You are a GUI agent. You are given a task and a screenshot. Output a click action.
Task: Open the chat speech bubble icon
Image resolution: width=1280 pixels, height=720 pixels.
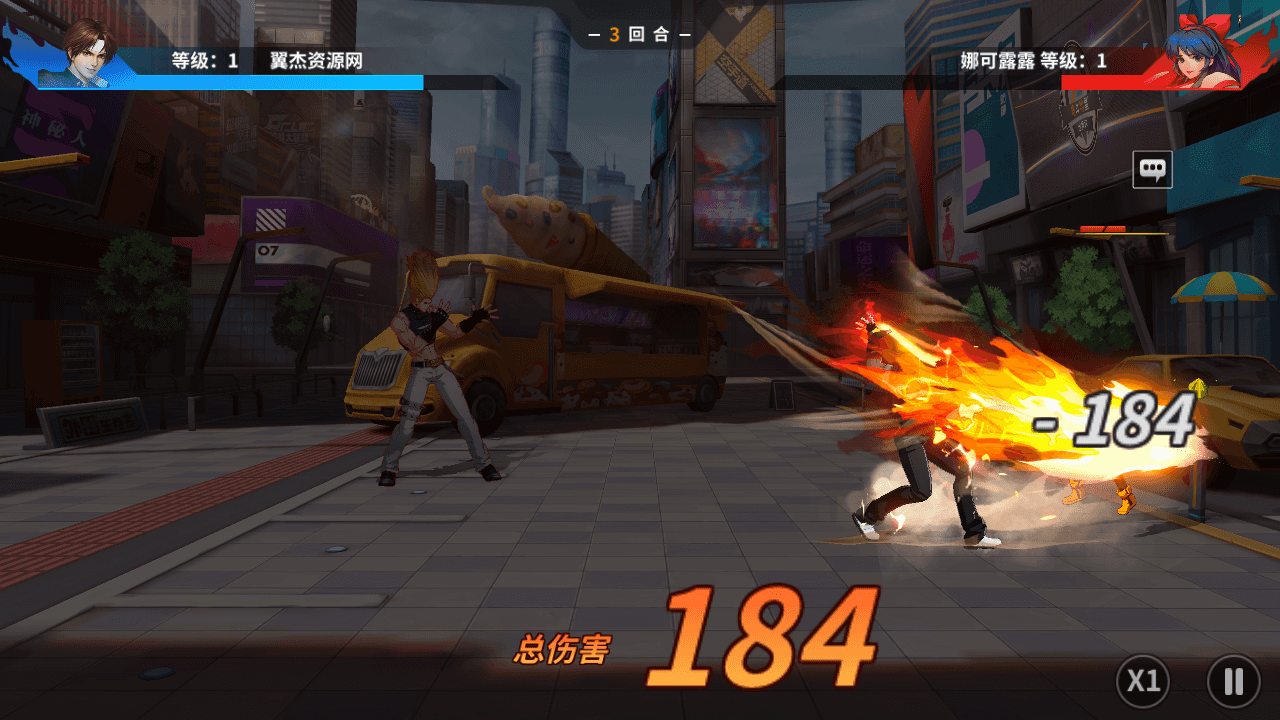click(x=1152, y=170)
